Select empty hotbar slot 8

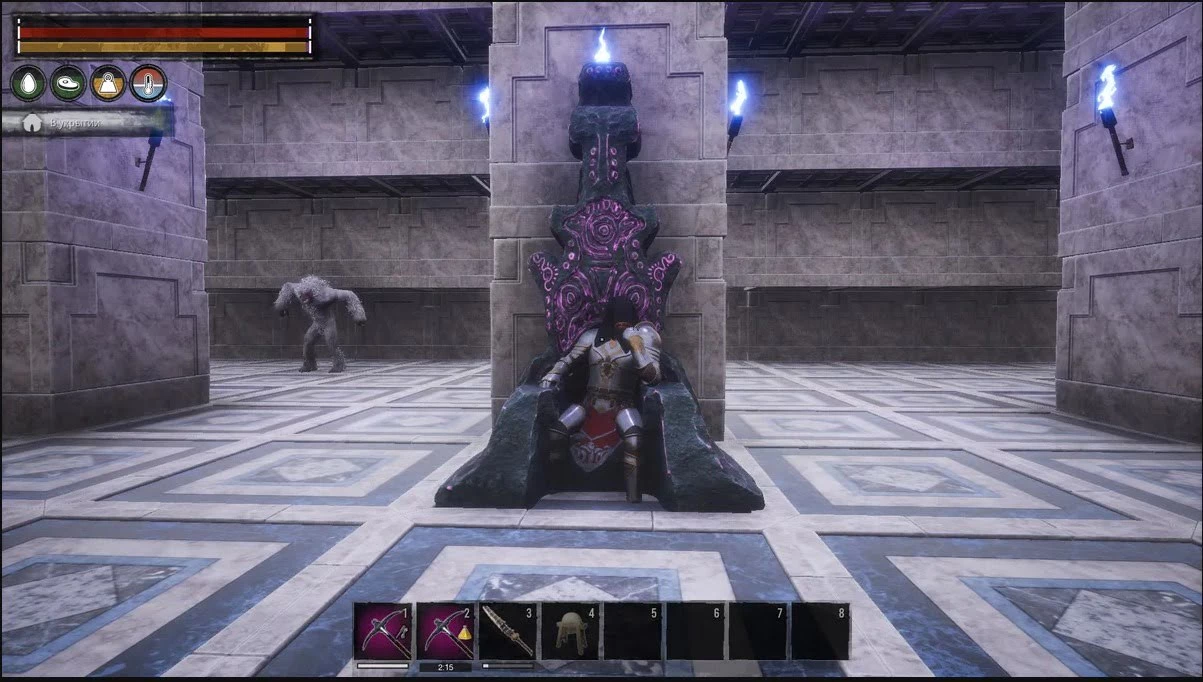pos(819,630)
